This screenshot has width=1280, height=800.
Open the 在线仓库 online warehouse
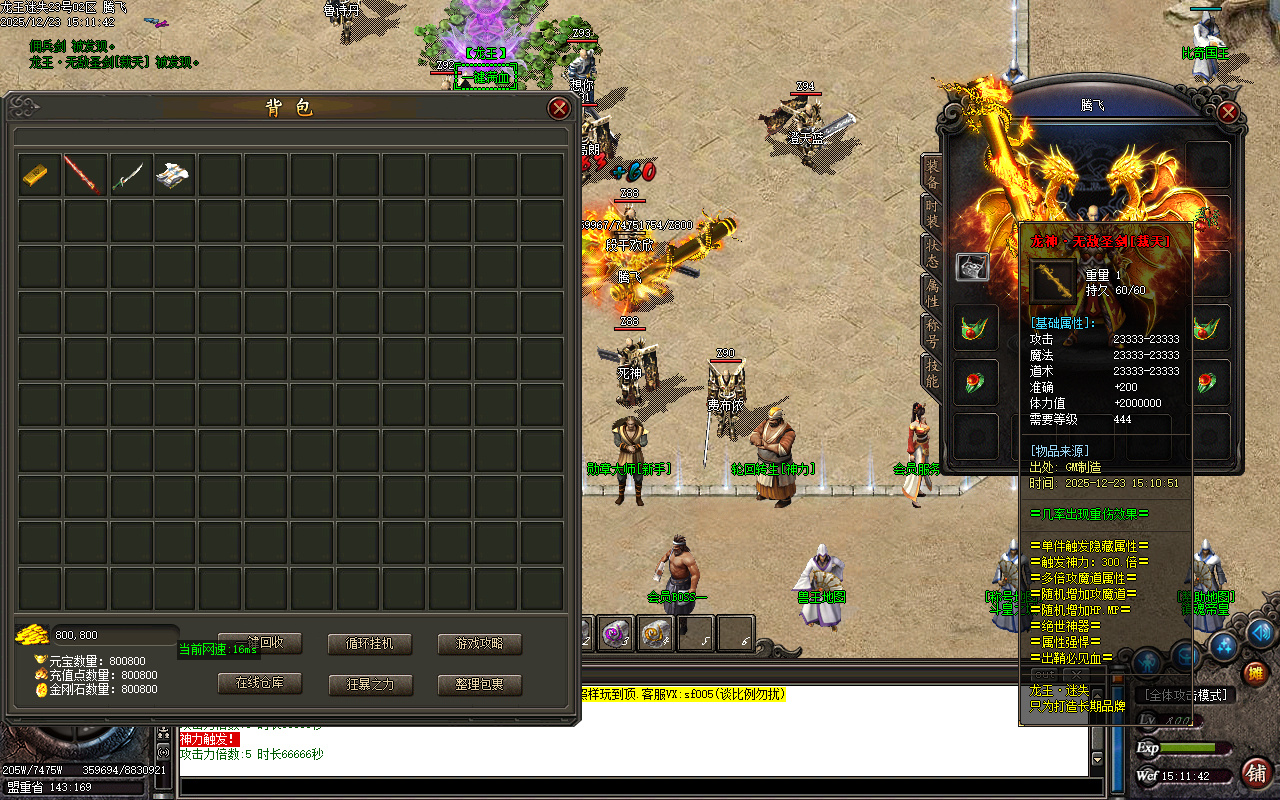[x=260, y=684]
